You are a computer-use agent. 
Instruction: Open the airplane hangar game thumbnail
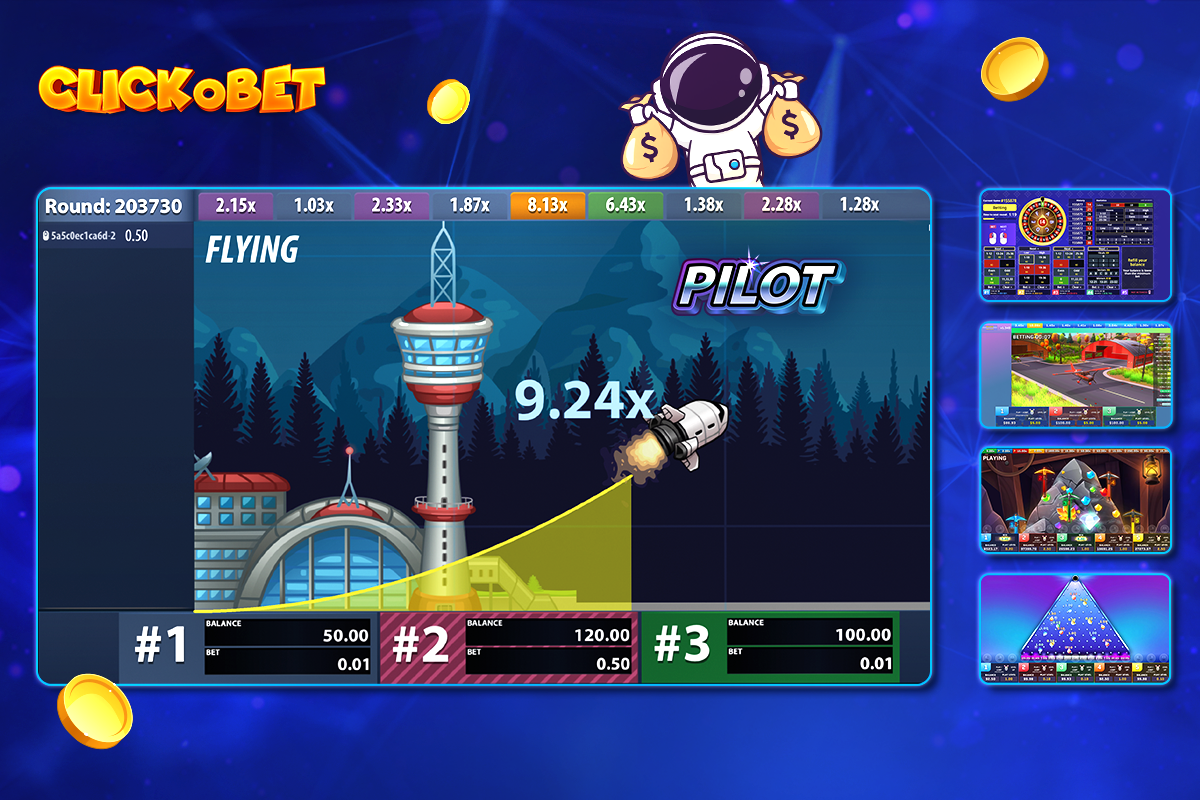(x=1075, y=374)
